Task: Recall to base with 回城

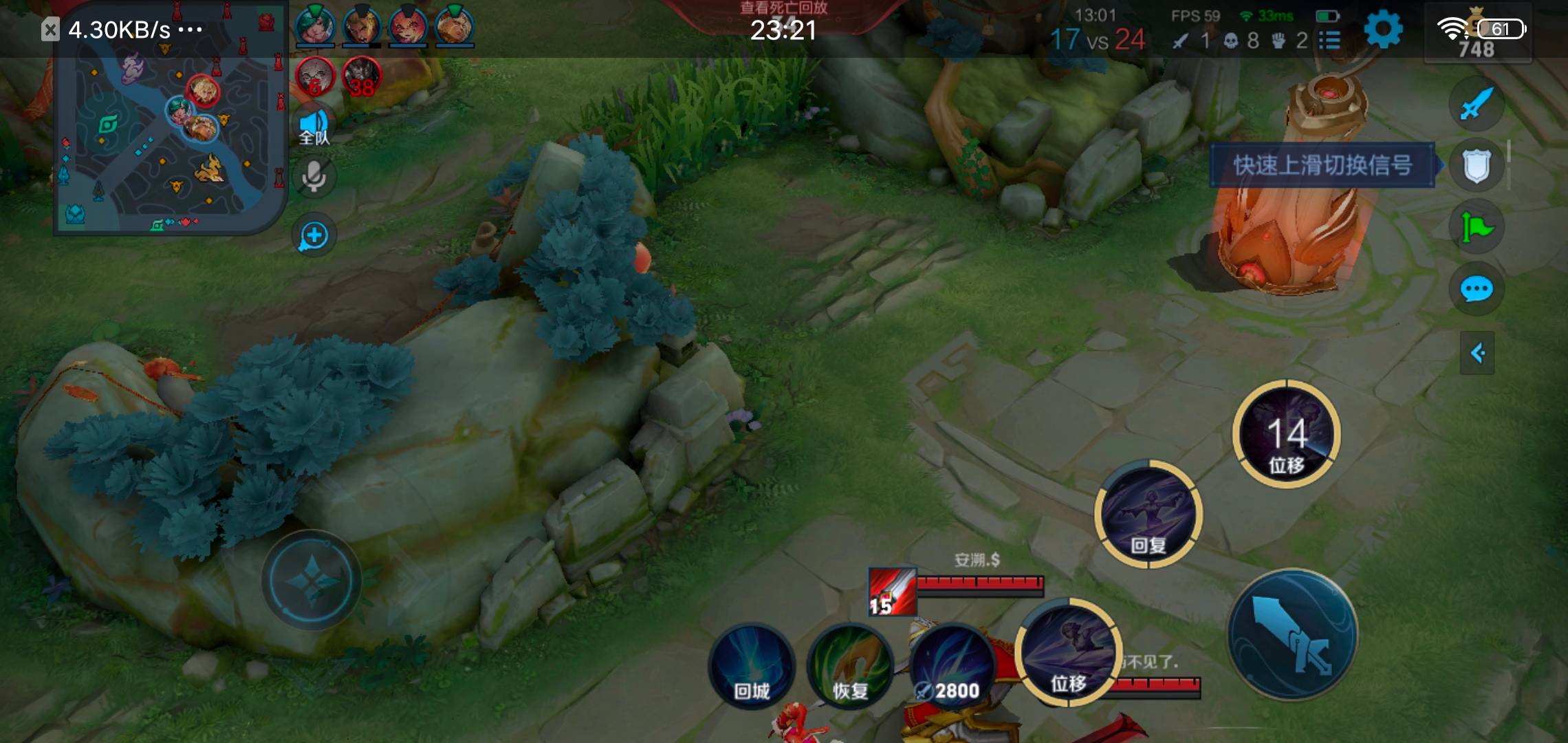Action: click(x=751, y=665)
